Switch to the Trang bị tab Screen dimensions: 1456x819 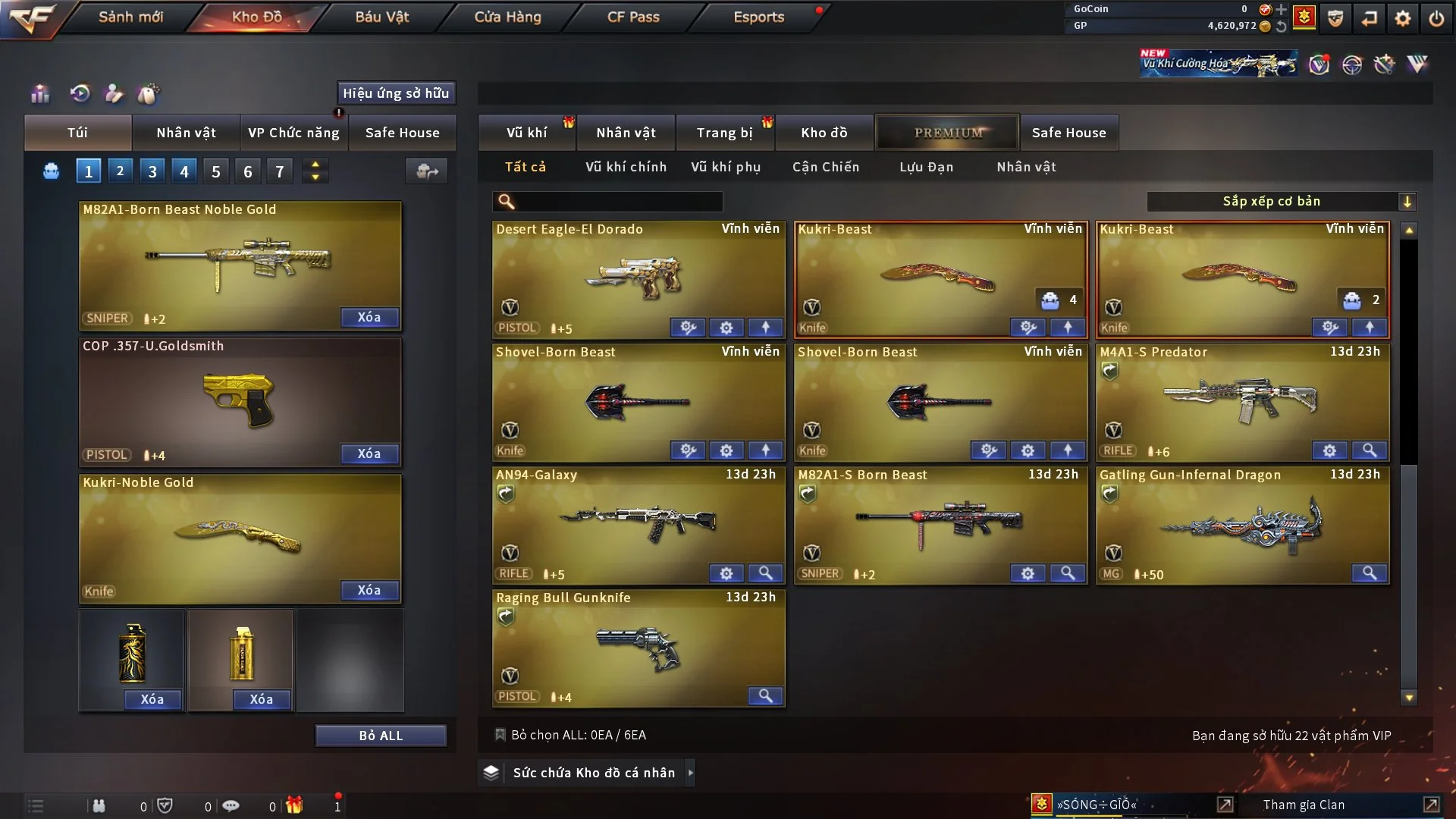coord(724,133)
